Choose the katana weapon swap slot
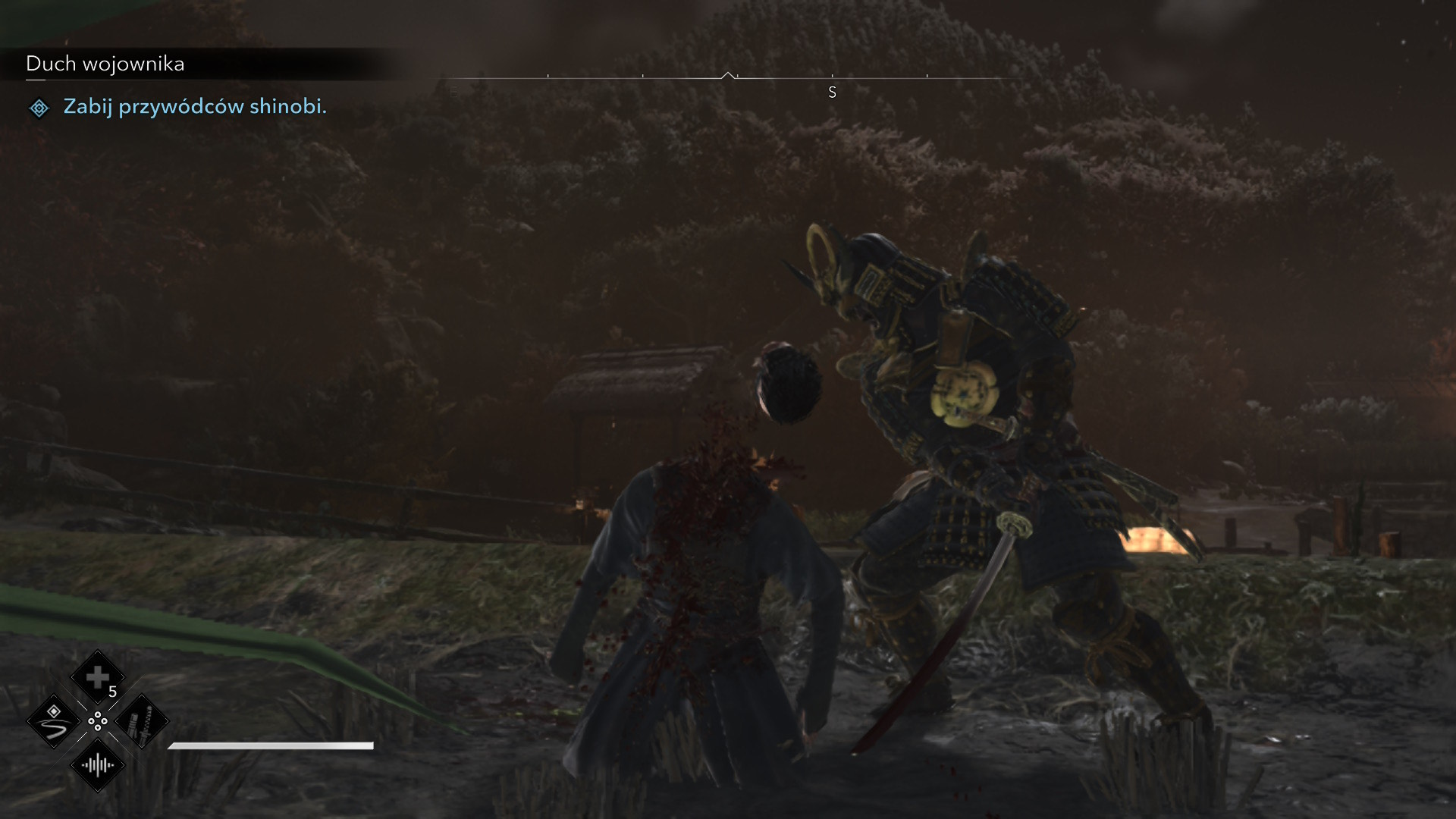The height and width of the screenshot is (819, 1456). tap(142, 721)
